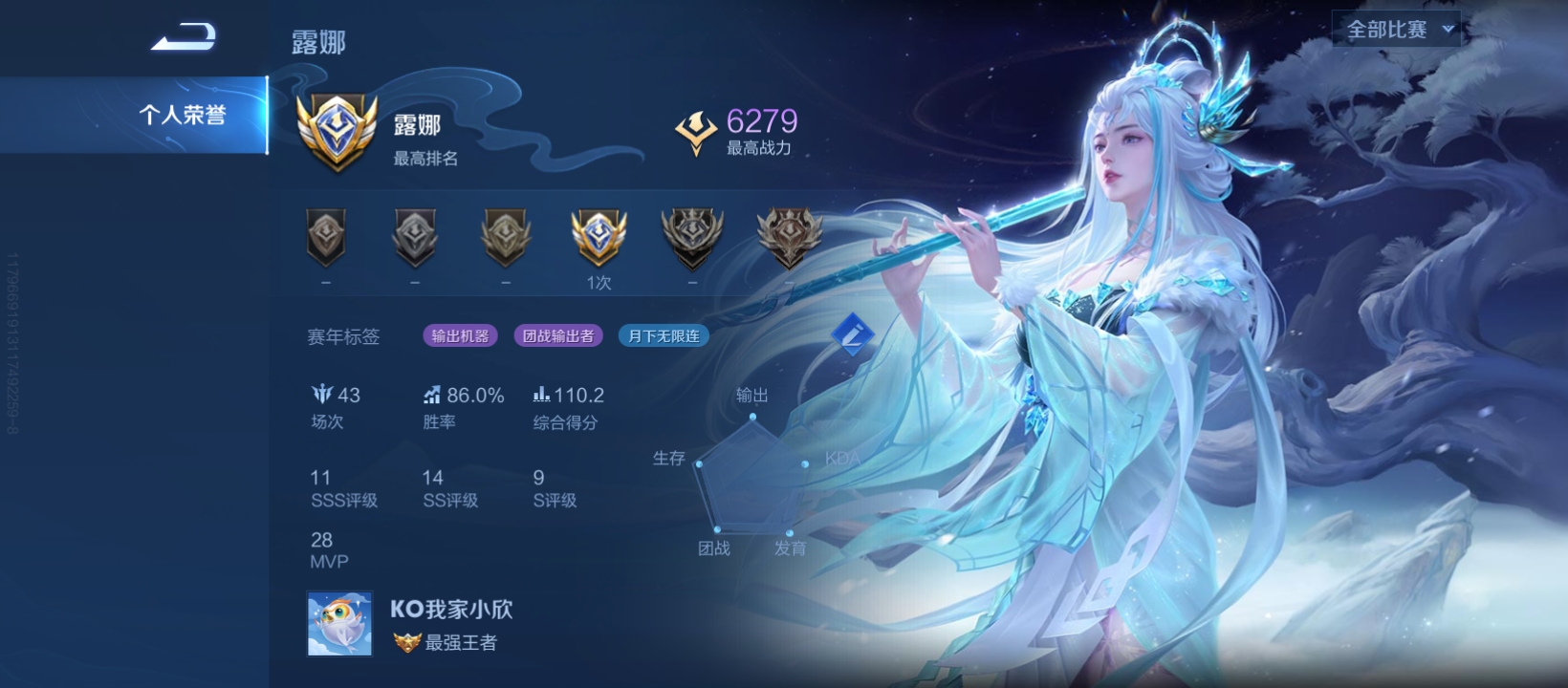Tap the 输出机器 season tag
Image resolution: width=1568 pixels, height=688 pixels.
(460, 336)
